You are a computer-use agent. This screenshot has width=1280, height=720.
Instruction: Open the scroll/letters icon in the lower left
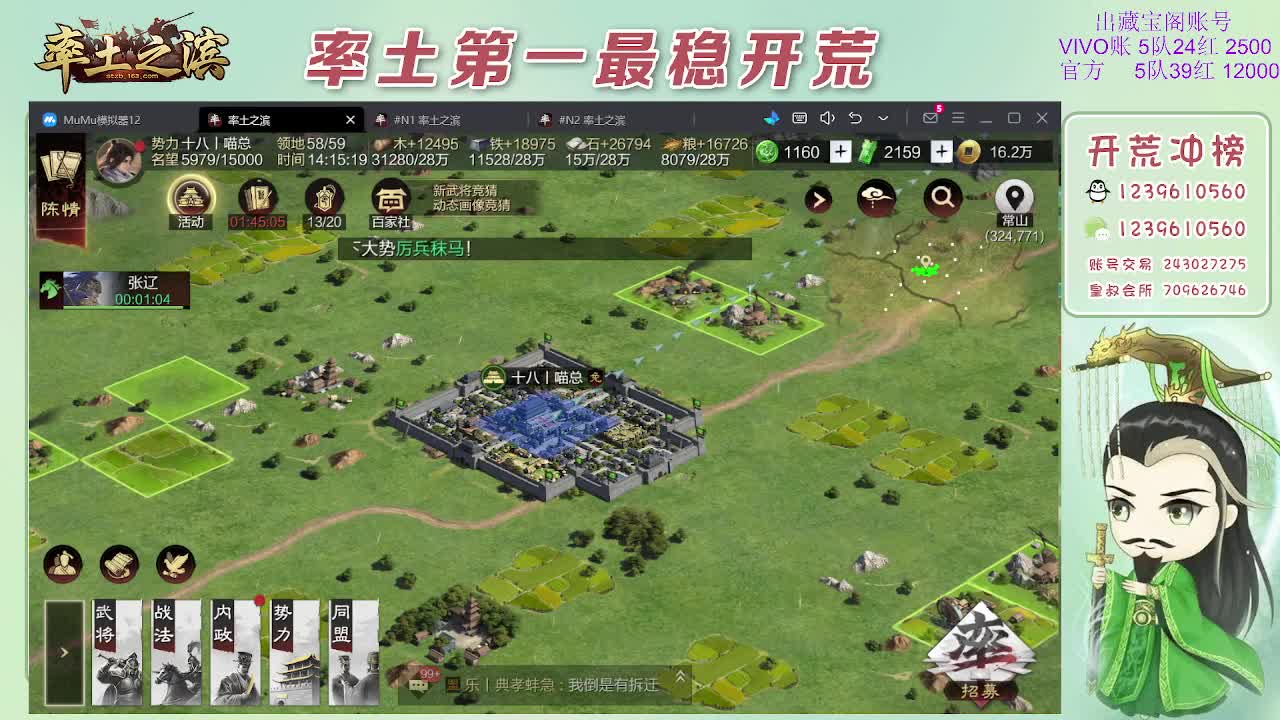tap(117, 564)
